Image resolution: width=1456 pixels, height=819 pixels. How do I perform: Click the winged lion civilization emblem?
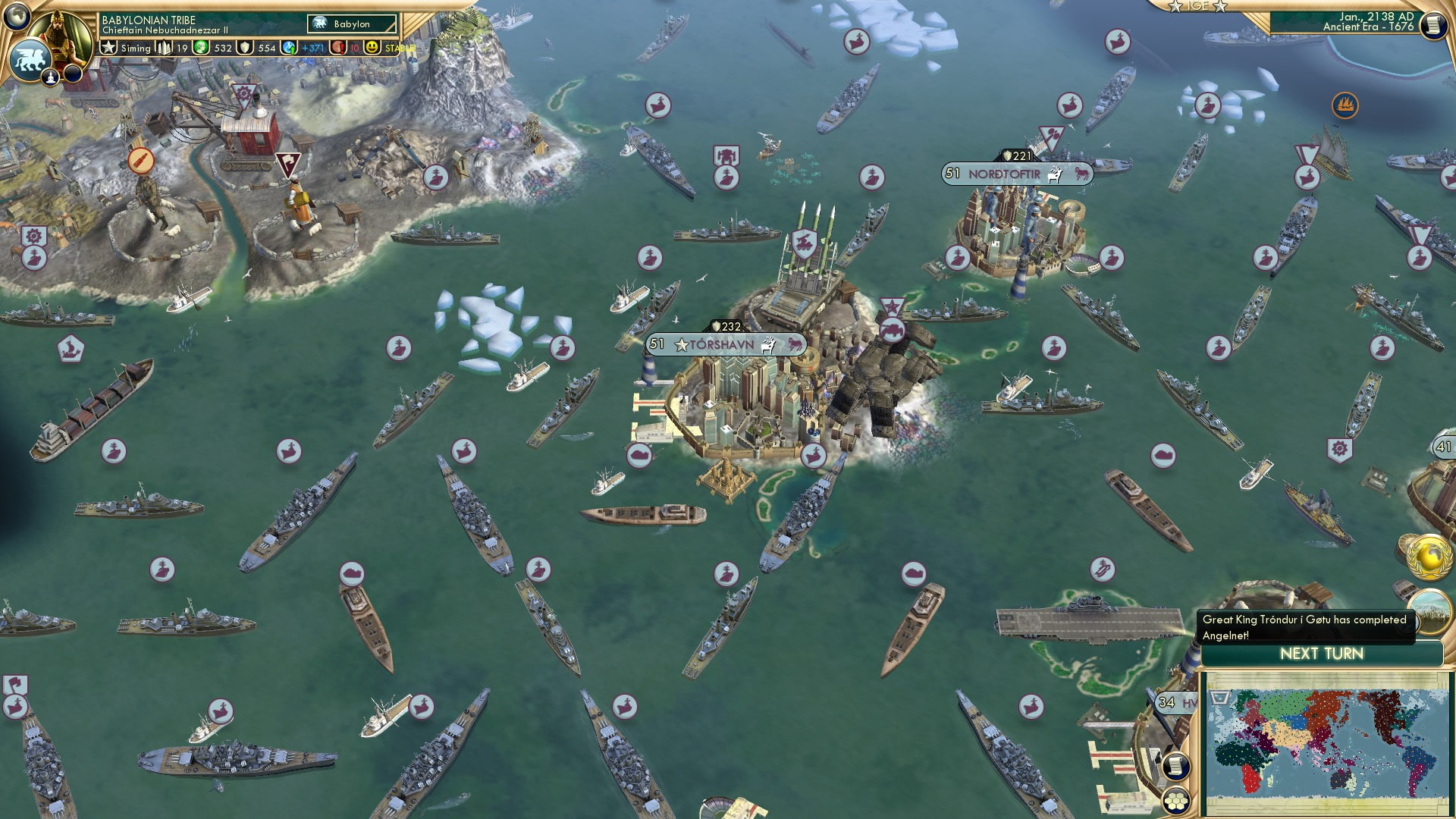click(29, 60)
